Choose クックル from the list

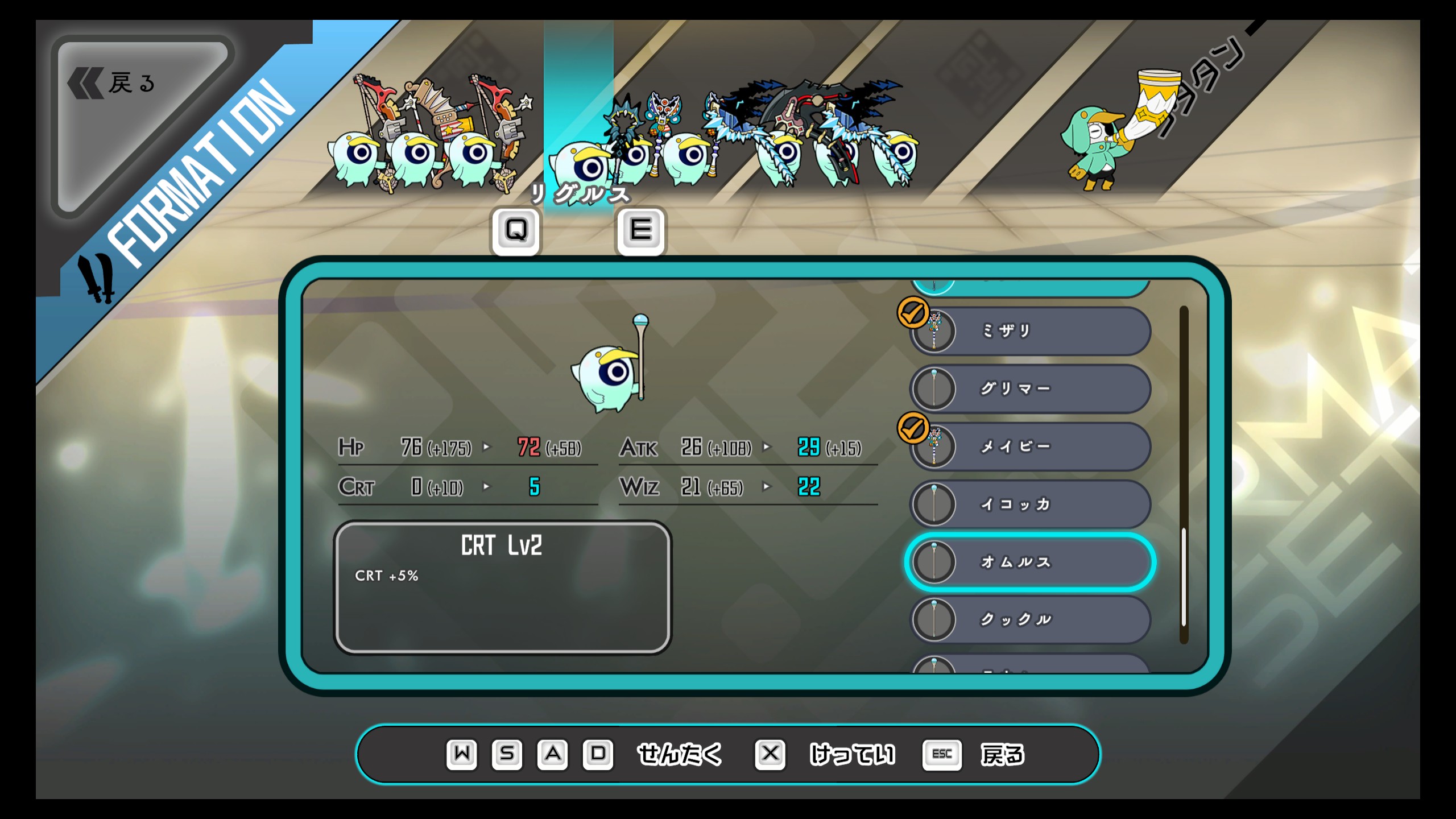[1031, 619]
